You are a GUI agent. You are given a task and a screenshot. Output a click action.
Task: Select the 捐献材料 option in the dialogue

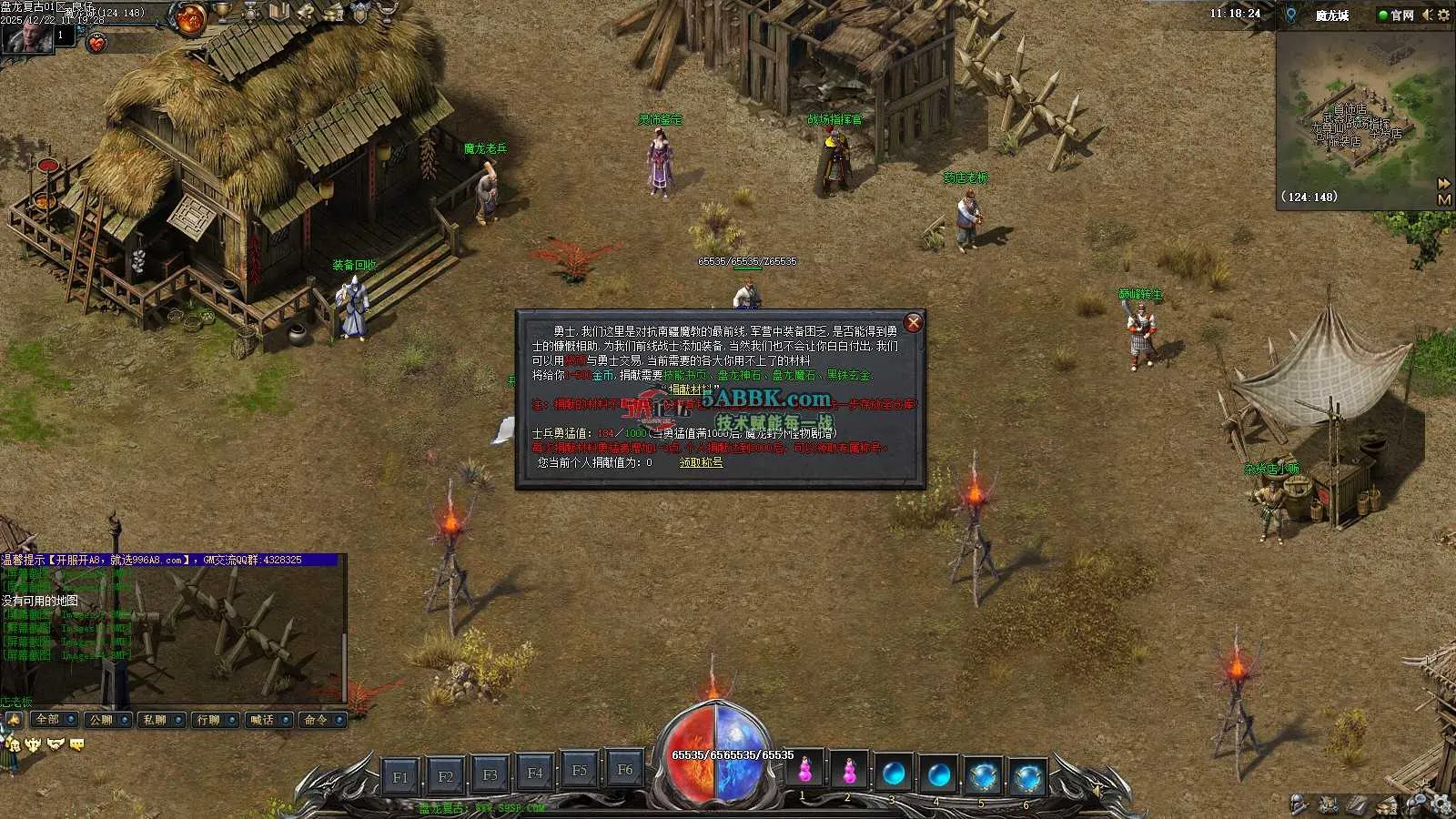[x=691, y=389]
